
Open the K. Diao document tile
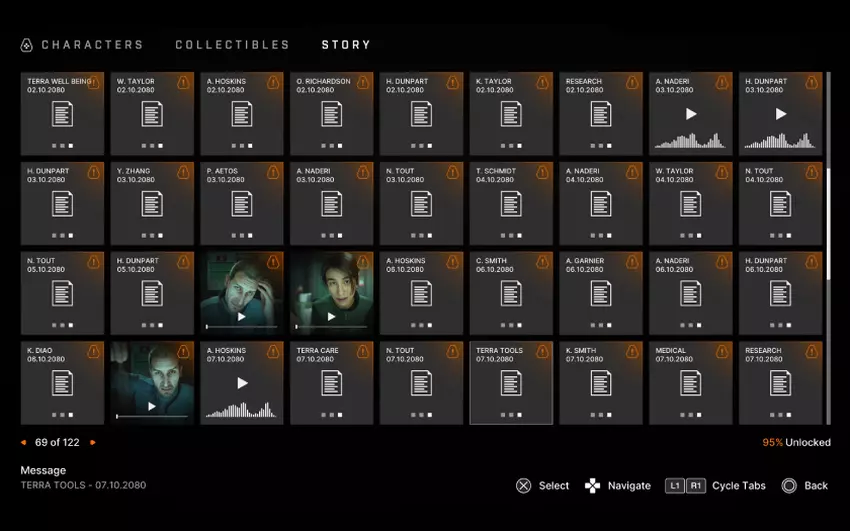click(x=62, y=383)
